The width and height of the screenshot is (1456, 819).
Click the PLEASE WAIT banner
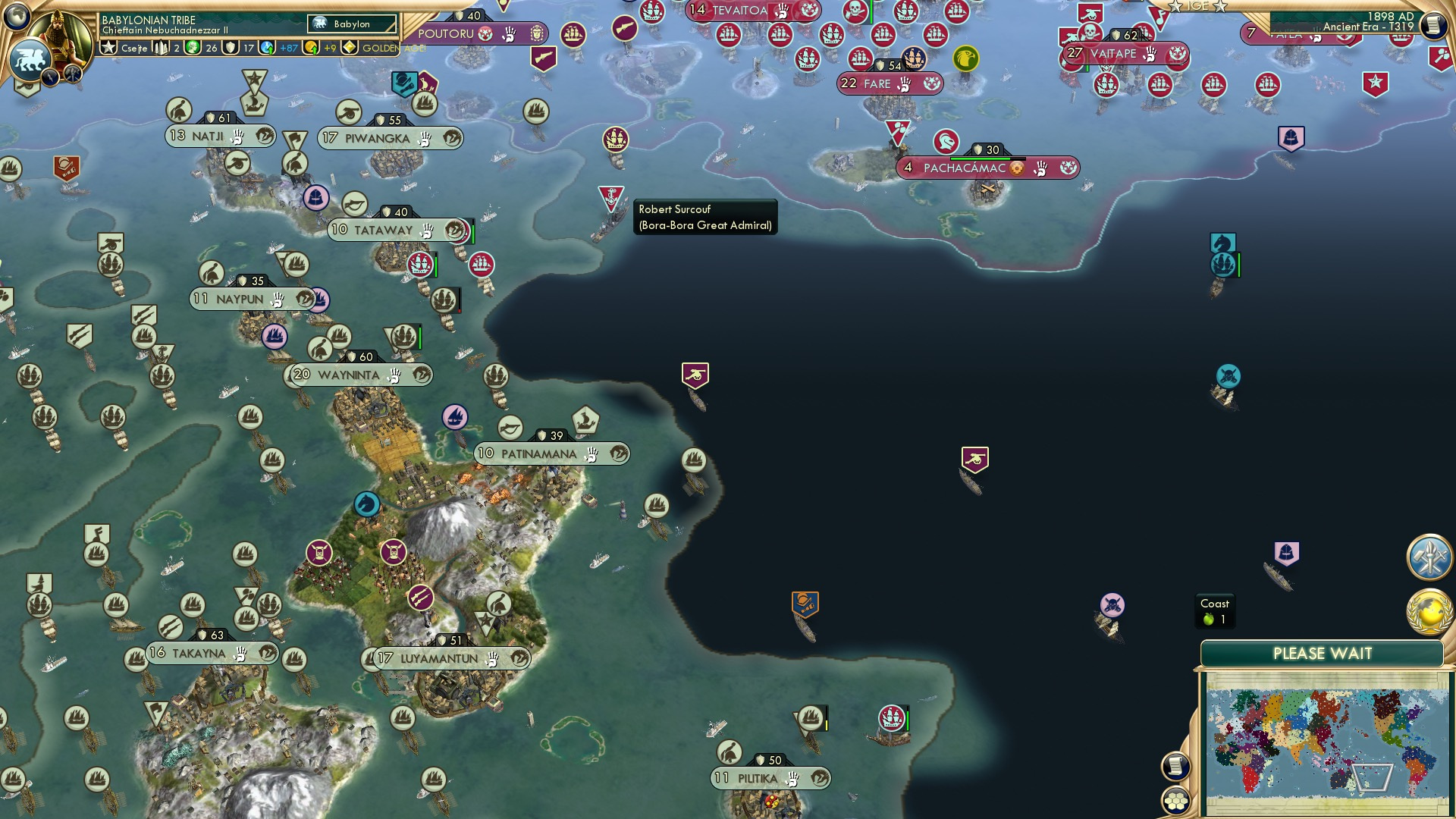(x=1323, y=652)
